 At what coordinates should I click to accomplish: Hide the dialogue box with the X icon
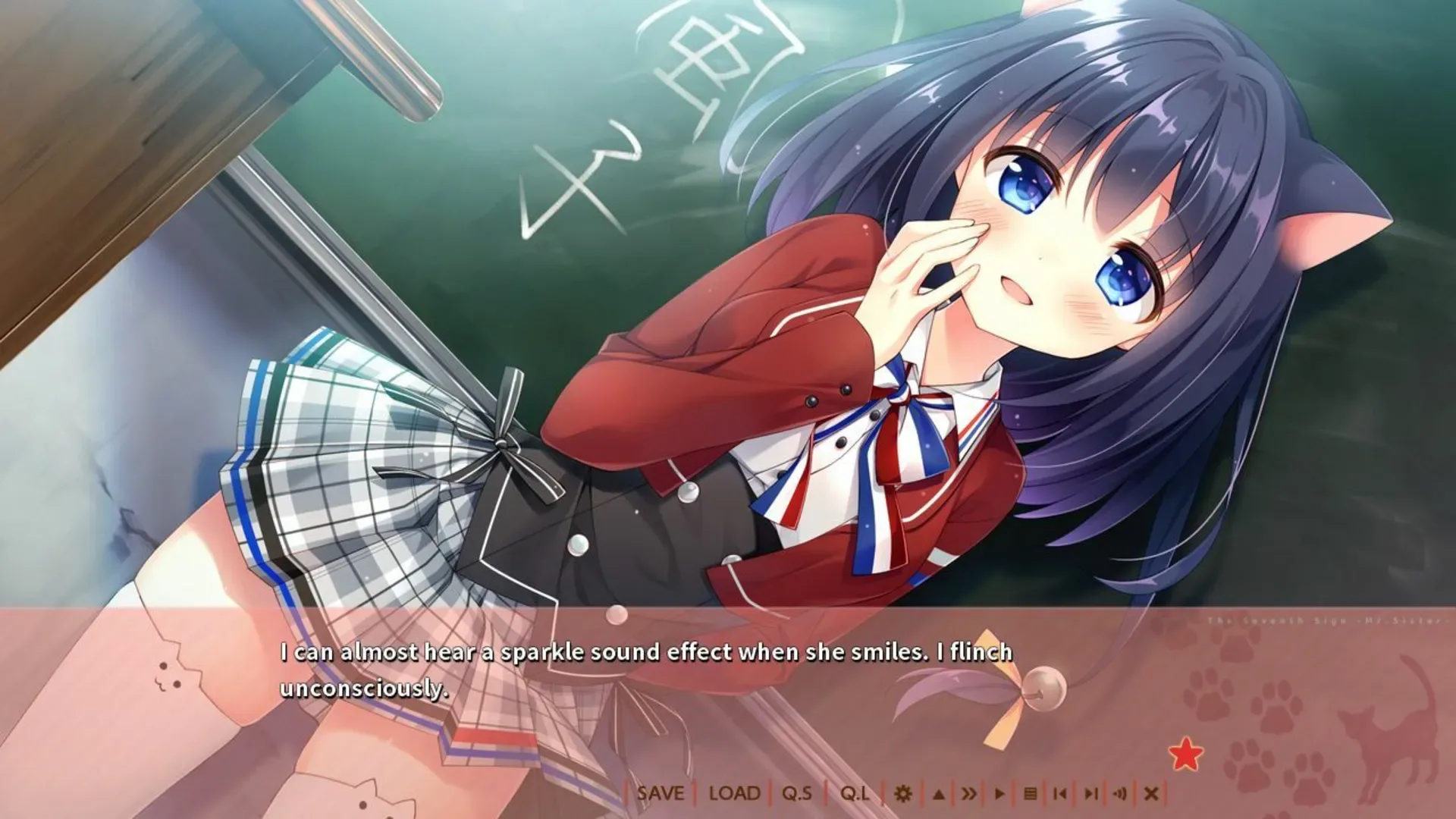point(1152,794)
